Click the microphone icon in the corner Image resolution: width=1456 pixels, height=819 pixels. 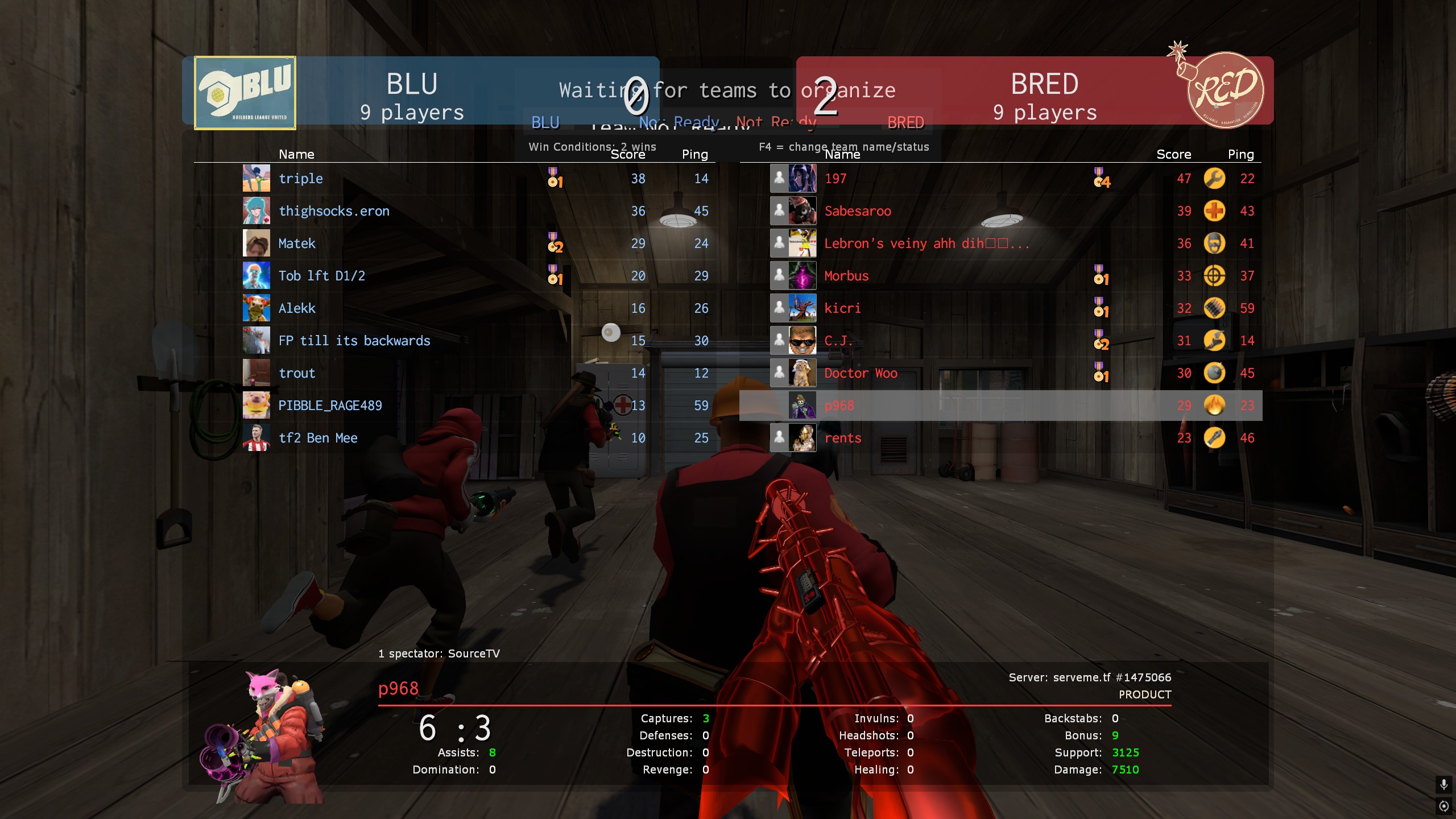point(1443,785)
